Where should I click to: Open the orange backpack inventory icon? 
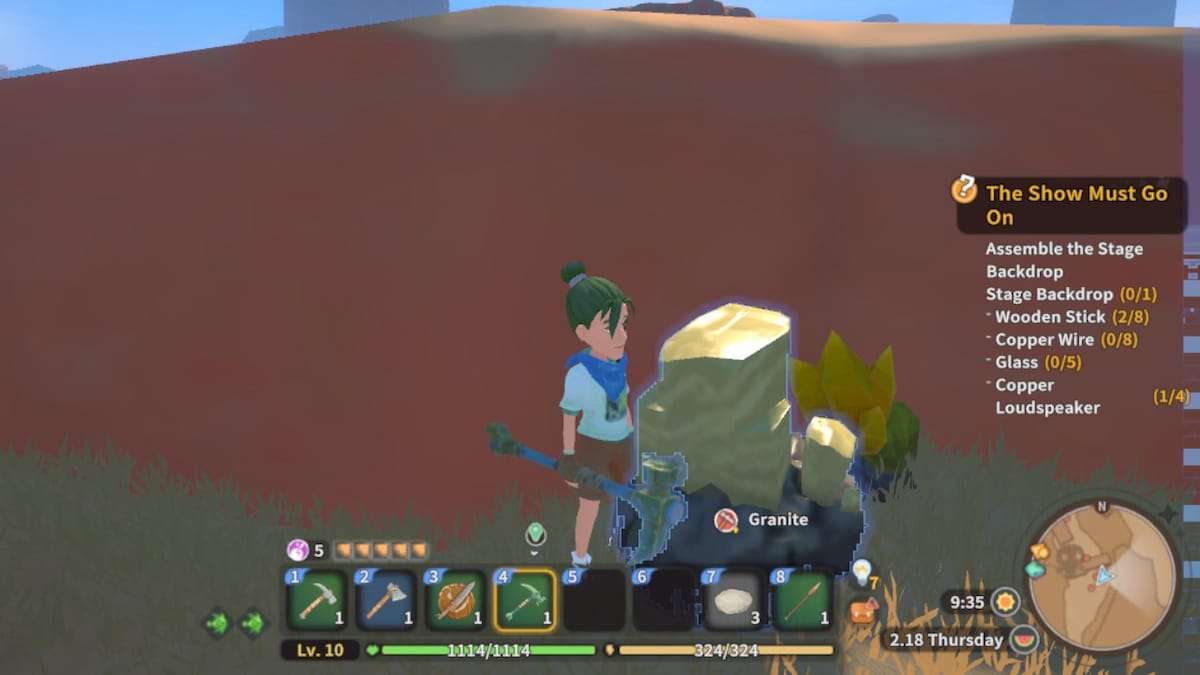(x=861, y=612)
